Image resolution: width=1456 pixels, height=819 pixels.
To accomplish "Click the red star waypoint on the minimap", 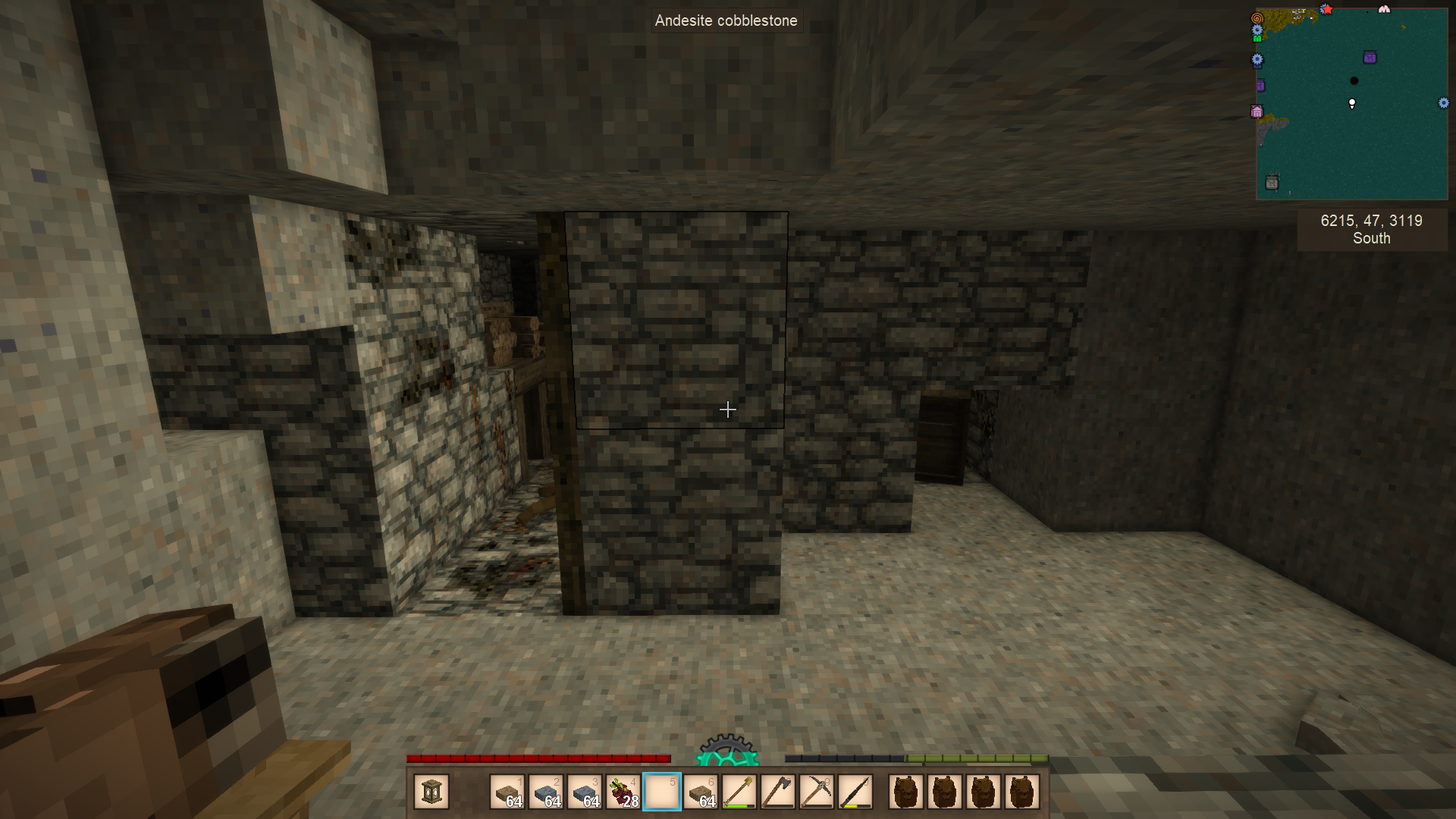I will click(1326, 9).
